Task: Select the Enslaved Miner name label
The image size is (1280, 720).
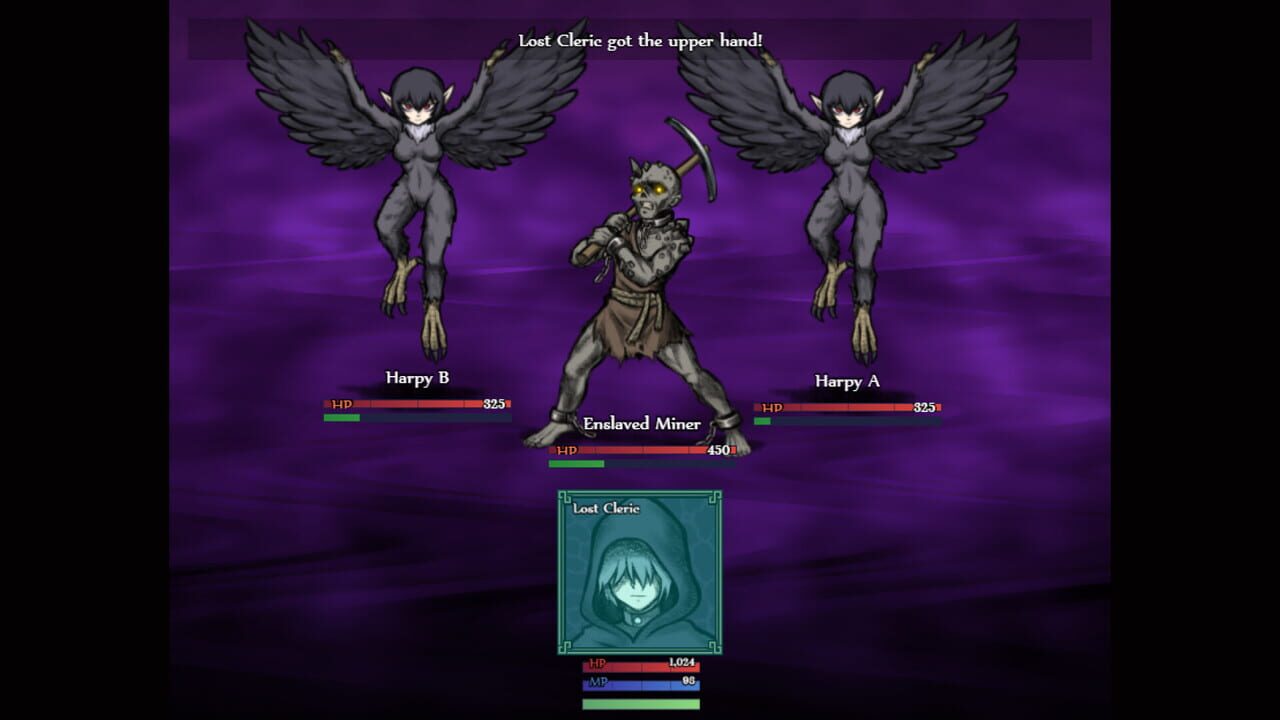Action: [640, 424]
